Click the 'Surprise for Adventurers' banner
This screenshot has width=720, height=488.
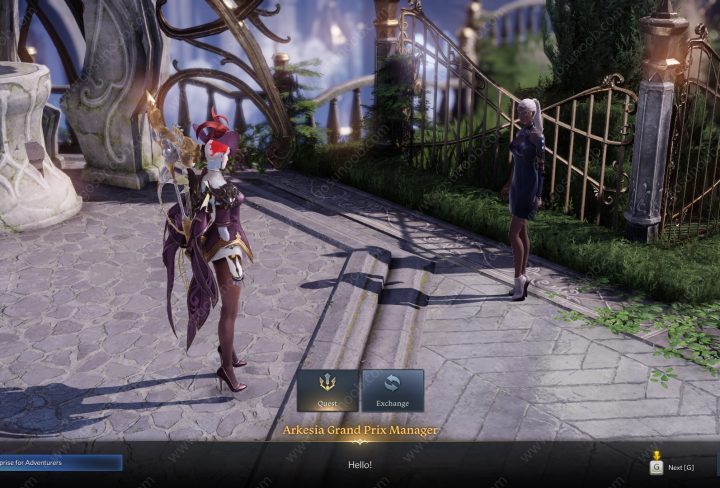click(x=60, y=463)
